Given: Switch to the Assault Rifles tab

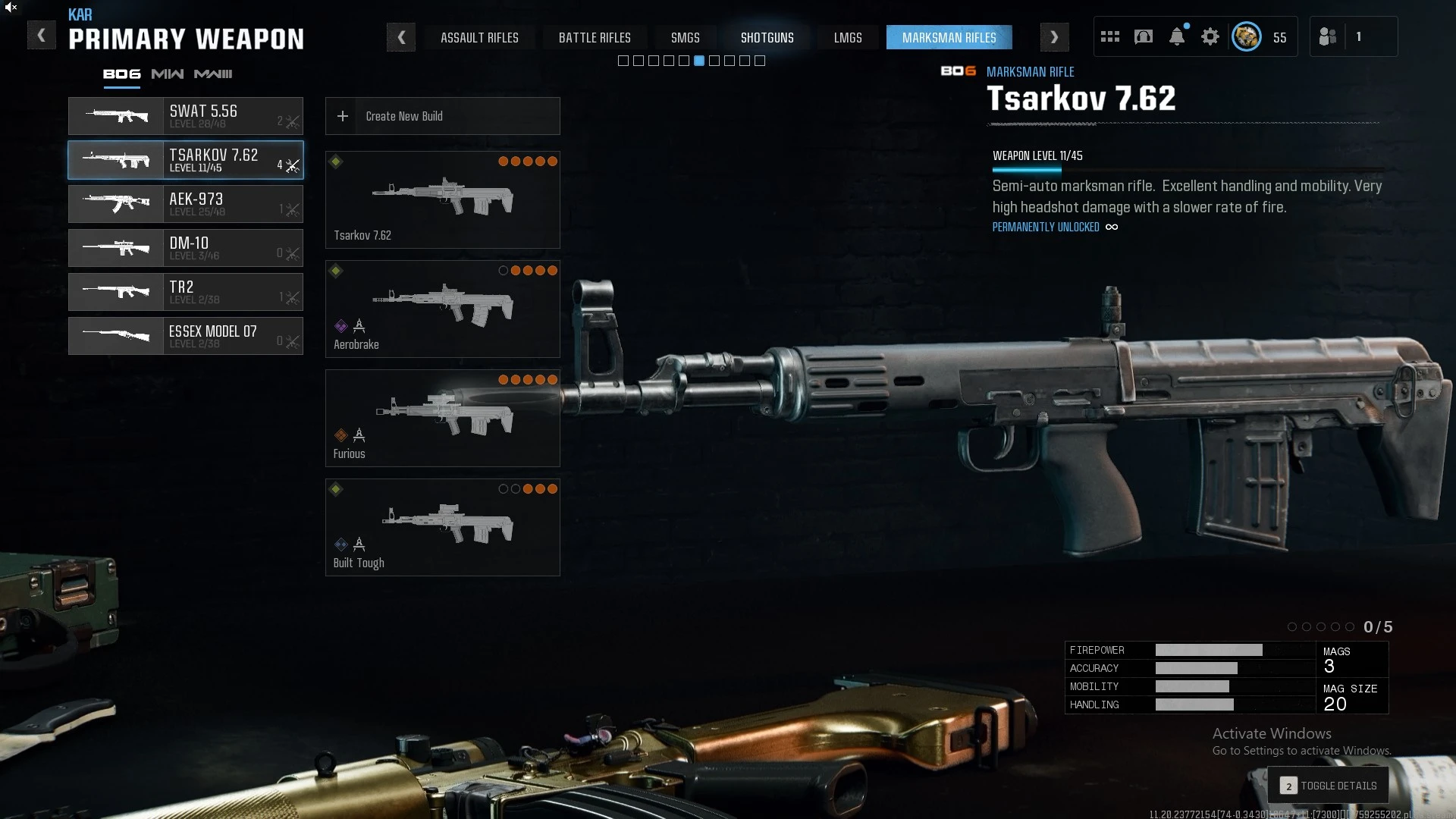Looking at the screenshot, I should point(479,37).
